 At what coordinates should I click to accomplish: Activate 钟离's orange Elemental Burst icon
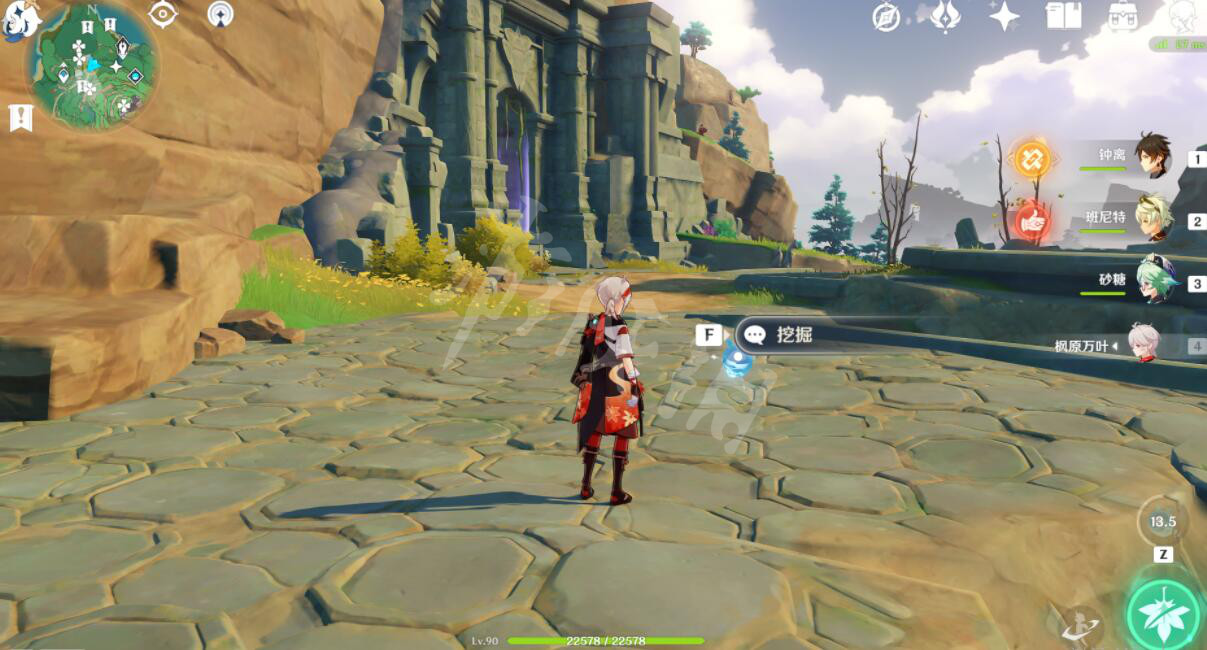coord(1032,158)
